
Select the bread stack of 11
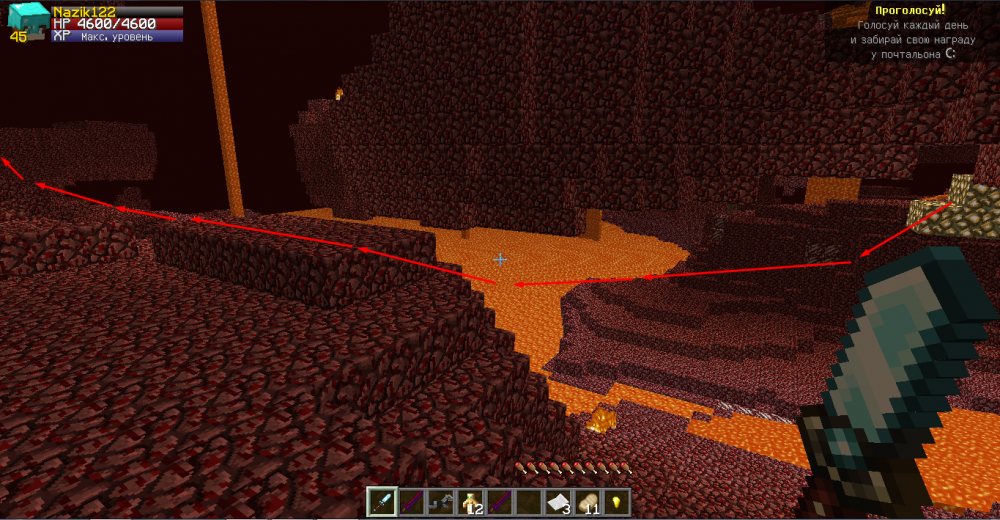587,501
